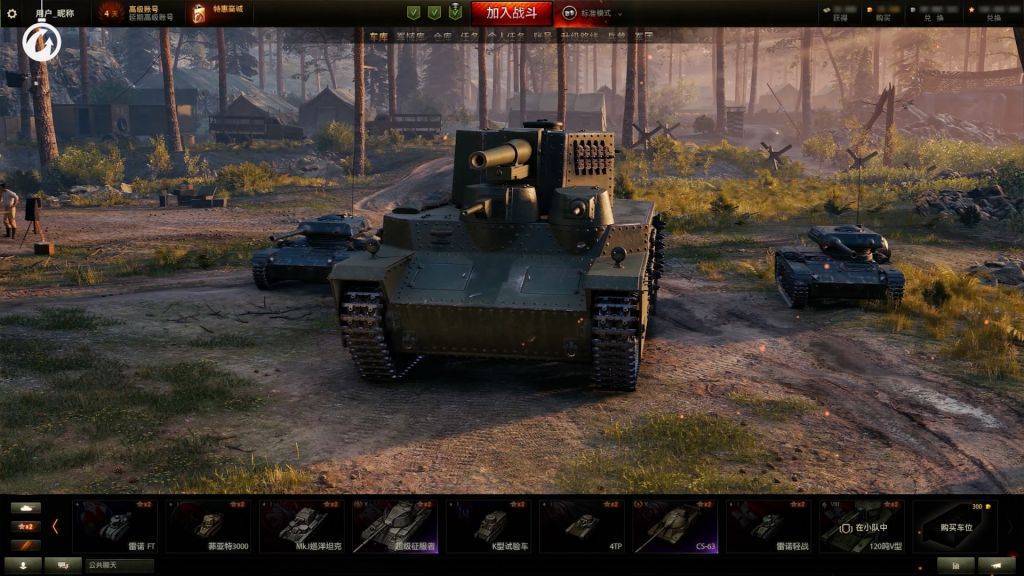The image size is (1024, 576).
Task: Select the 4TP tank
Action: pos(582,526)
